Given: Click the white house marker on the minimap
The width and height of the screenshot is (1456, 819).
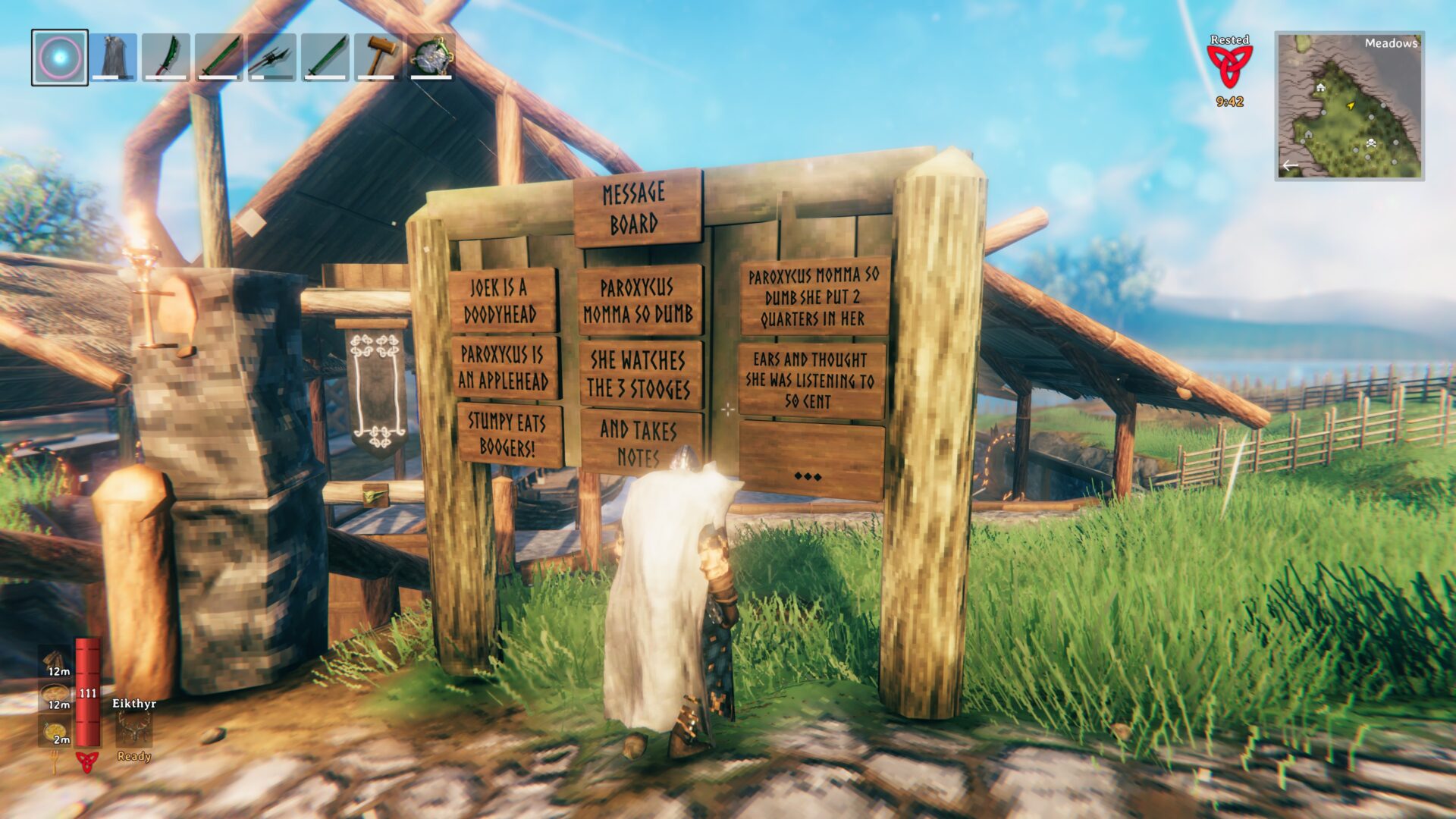Looking at the screenshot, I should [x=1321, y=88].
